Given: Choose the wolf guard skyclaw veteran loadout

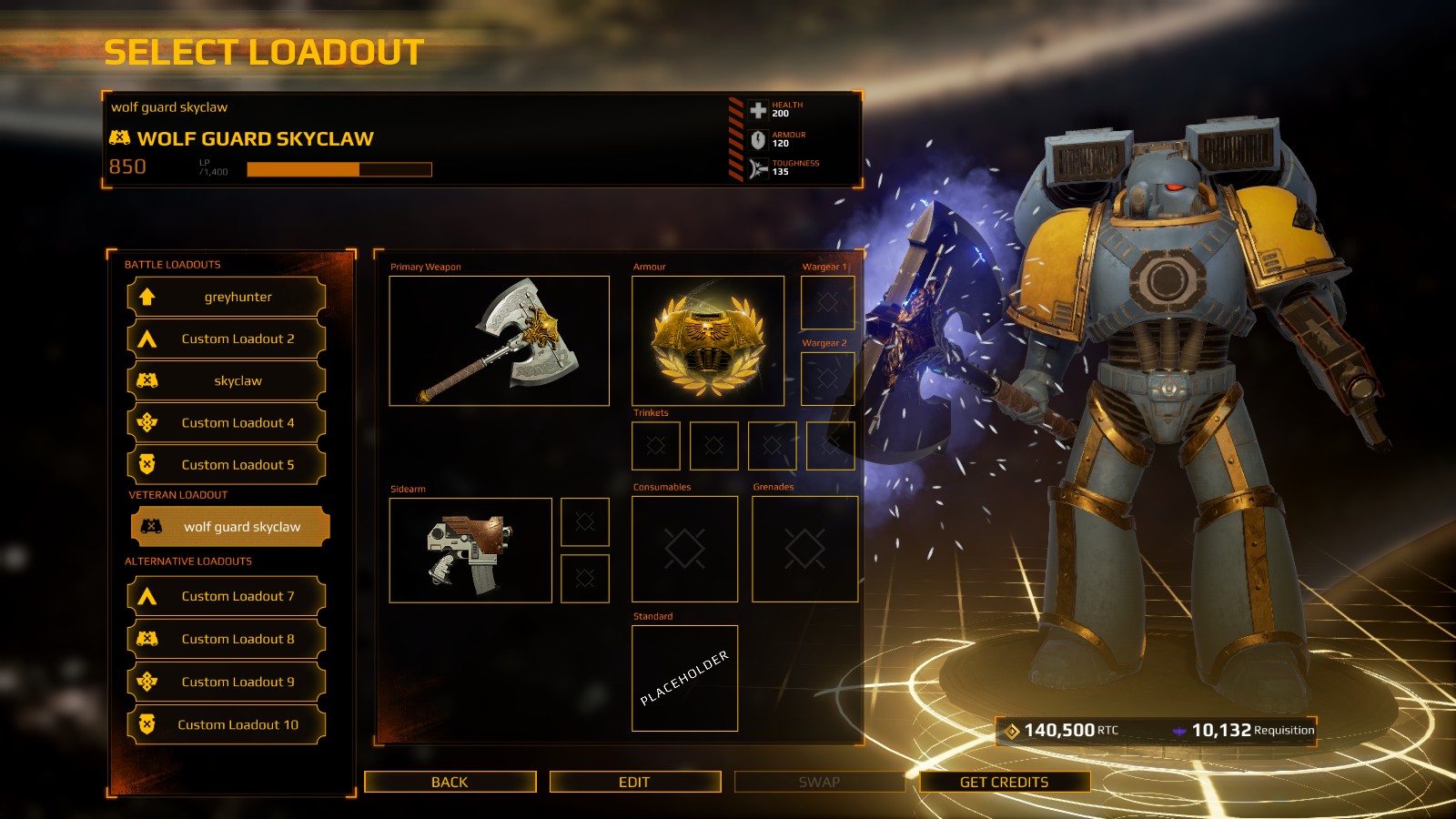Looking at the screenshot, I should pyautogui.click(x=230, y=527).
